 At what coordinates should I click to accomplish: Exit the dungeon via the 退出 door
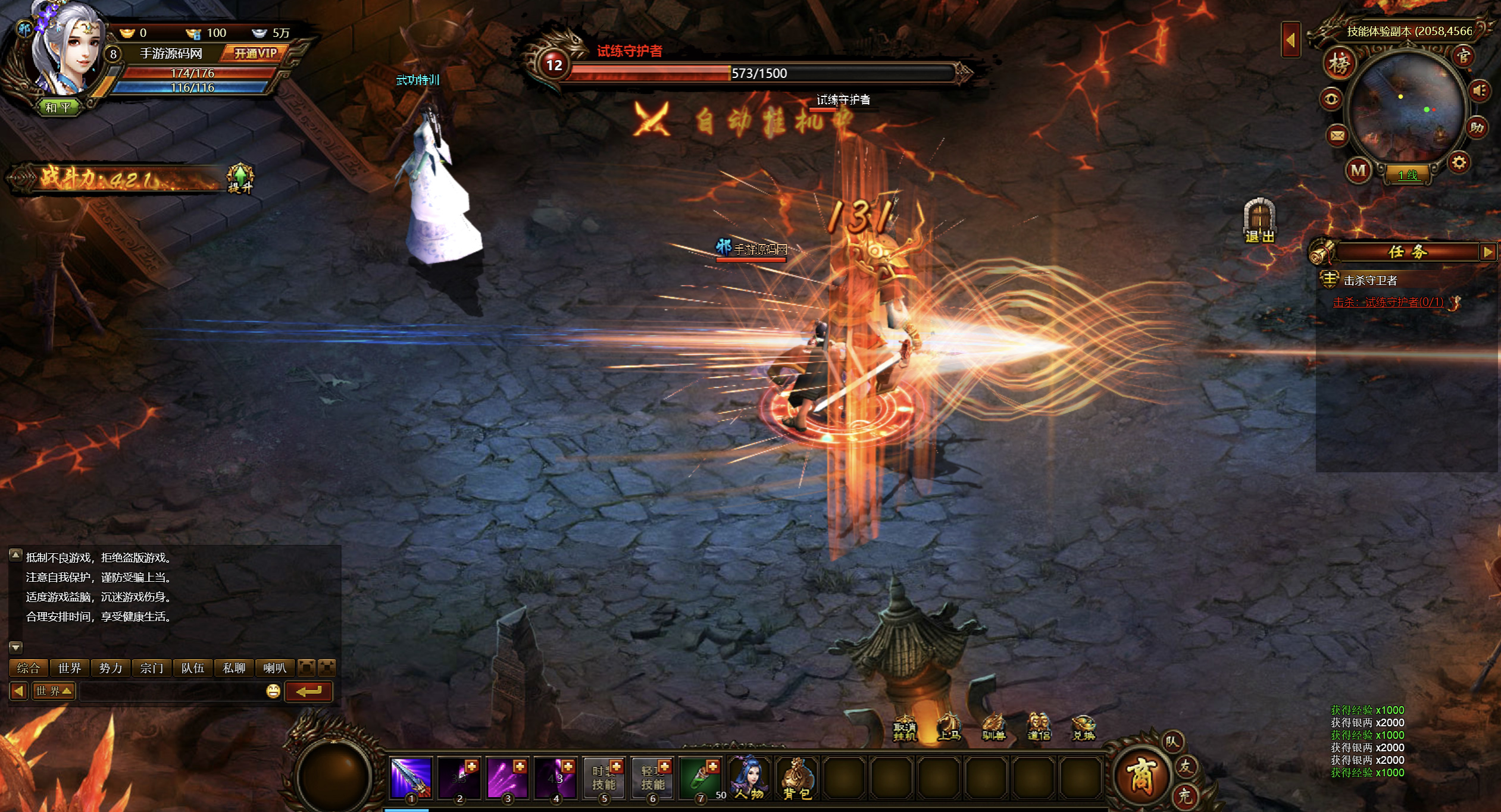point(1259,221)
